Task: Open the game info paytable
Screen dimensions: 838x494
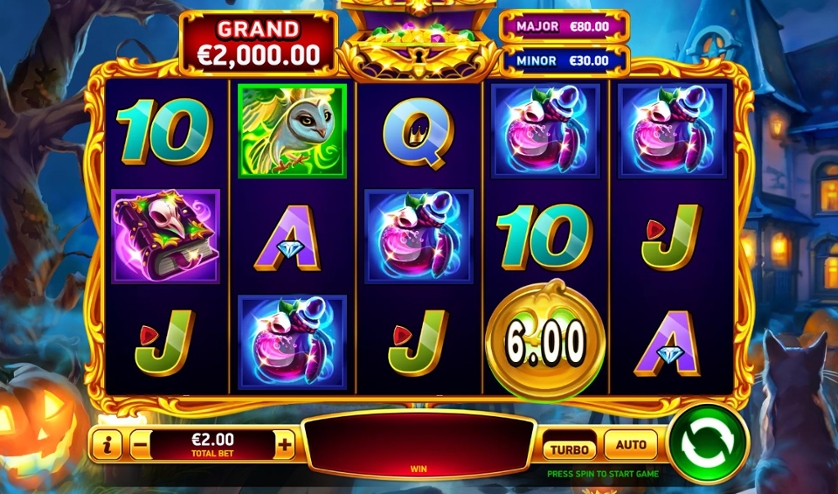Action: click(106, 444)
